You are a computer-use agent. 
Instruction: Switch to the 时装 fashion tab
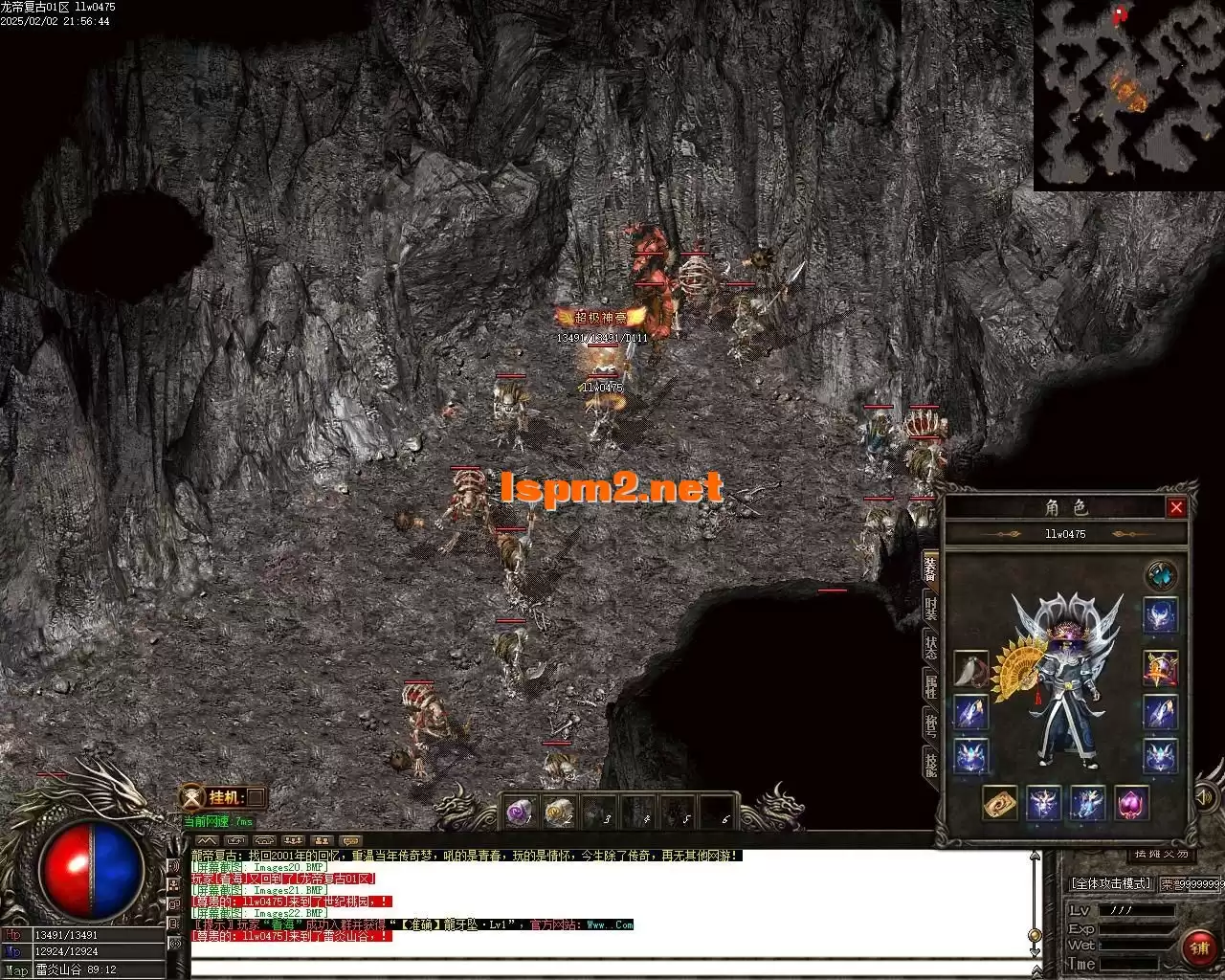pyautogui.click(x=930, y=606)
